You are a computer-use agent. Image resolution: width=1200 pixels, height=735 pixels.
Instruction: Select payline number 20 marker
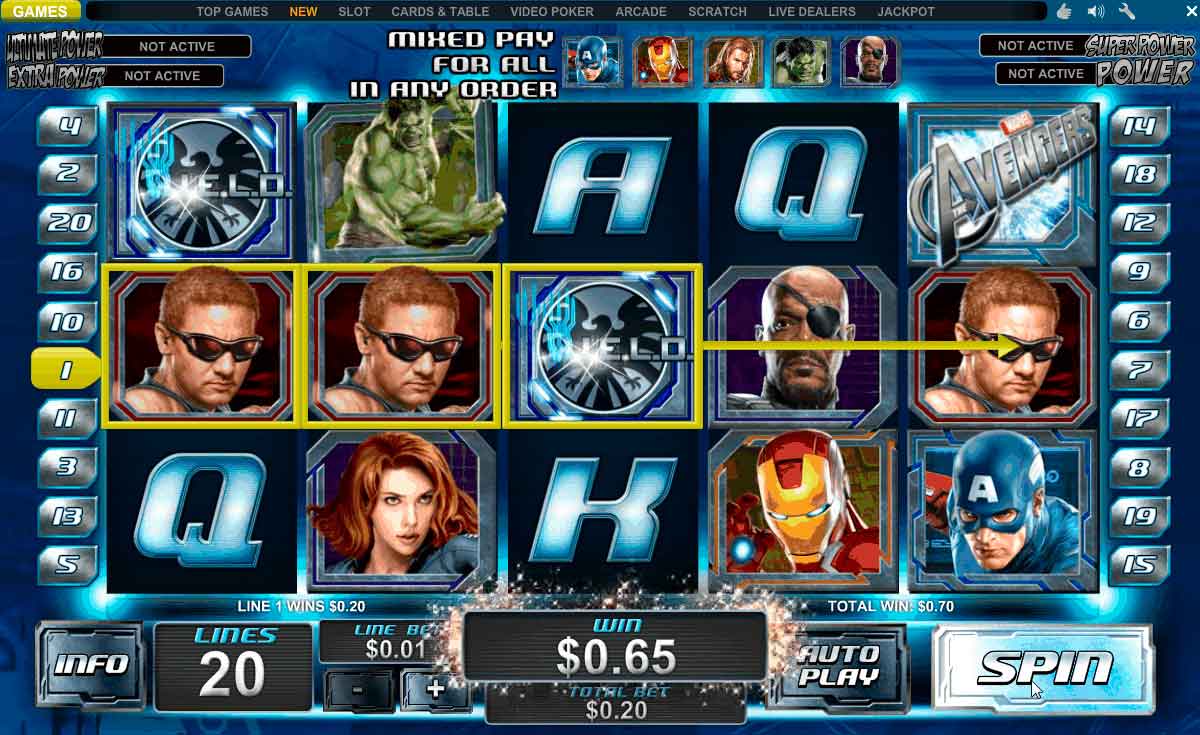coord(68,222)
